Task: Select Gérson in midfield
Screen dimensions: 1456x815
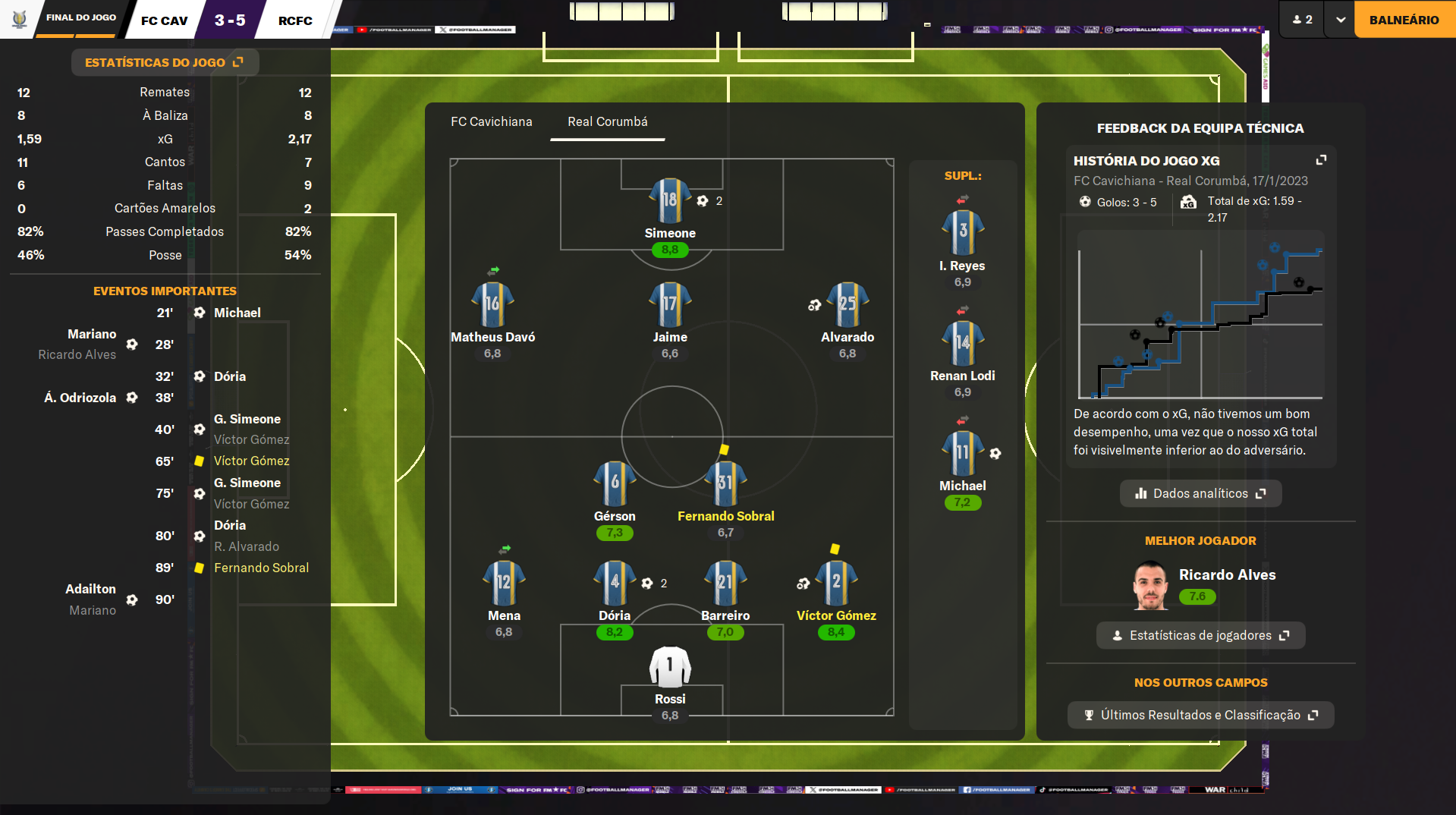Action: point(614,483)
